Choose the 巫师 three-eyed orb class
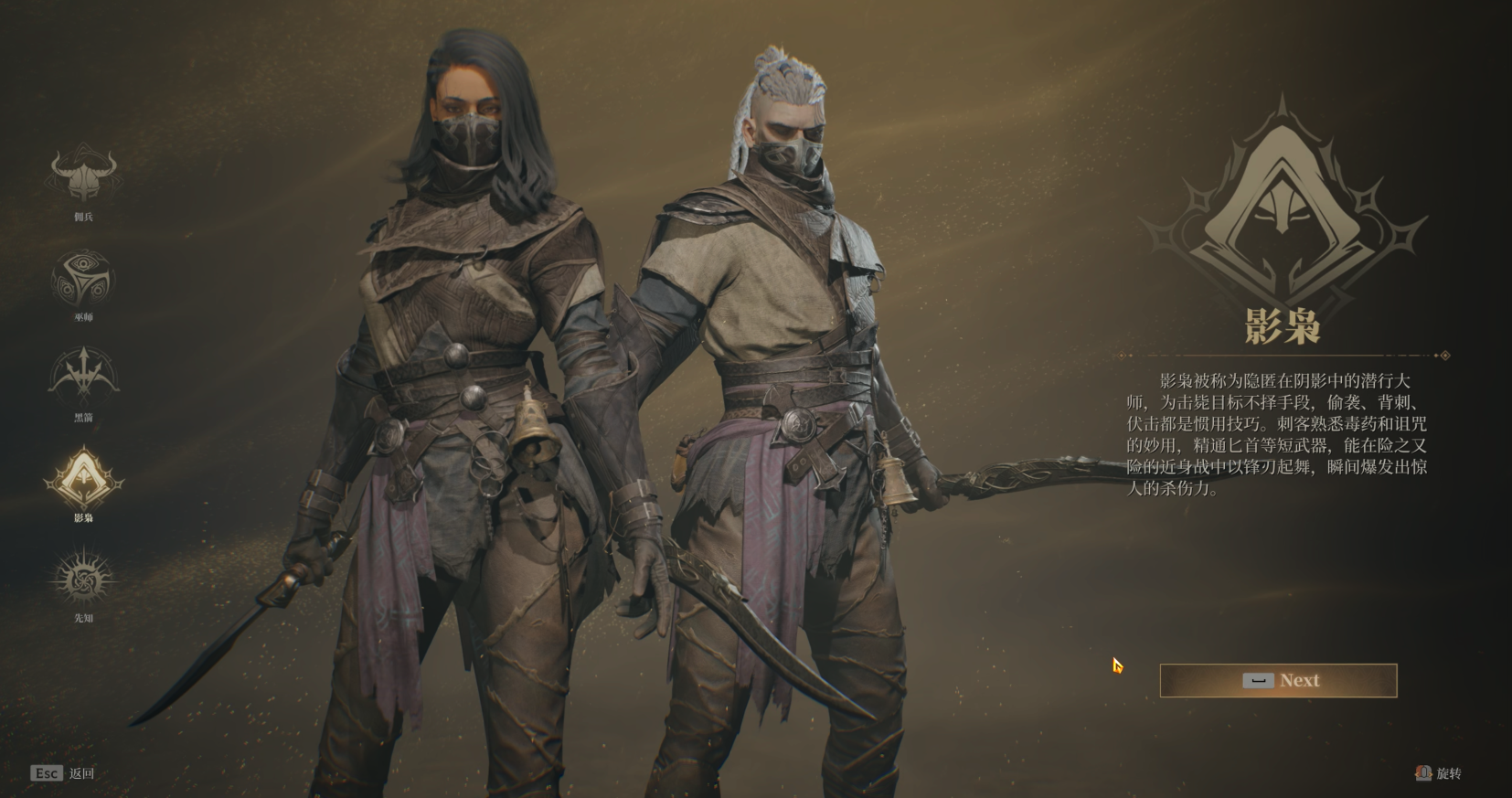This screenshot has width=1512, height=798. [x=83, y=277]
